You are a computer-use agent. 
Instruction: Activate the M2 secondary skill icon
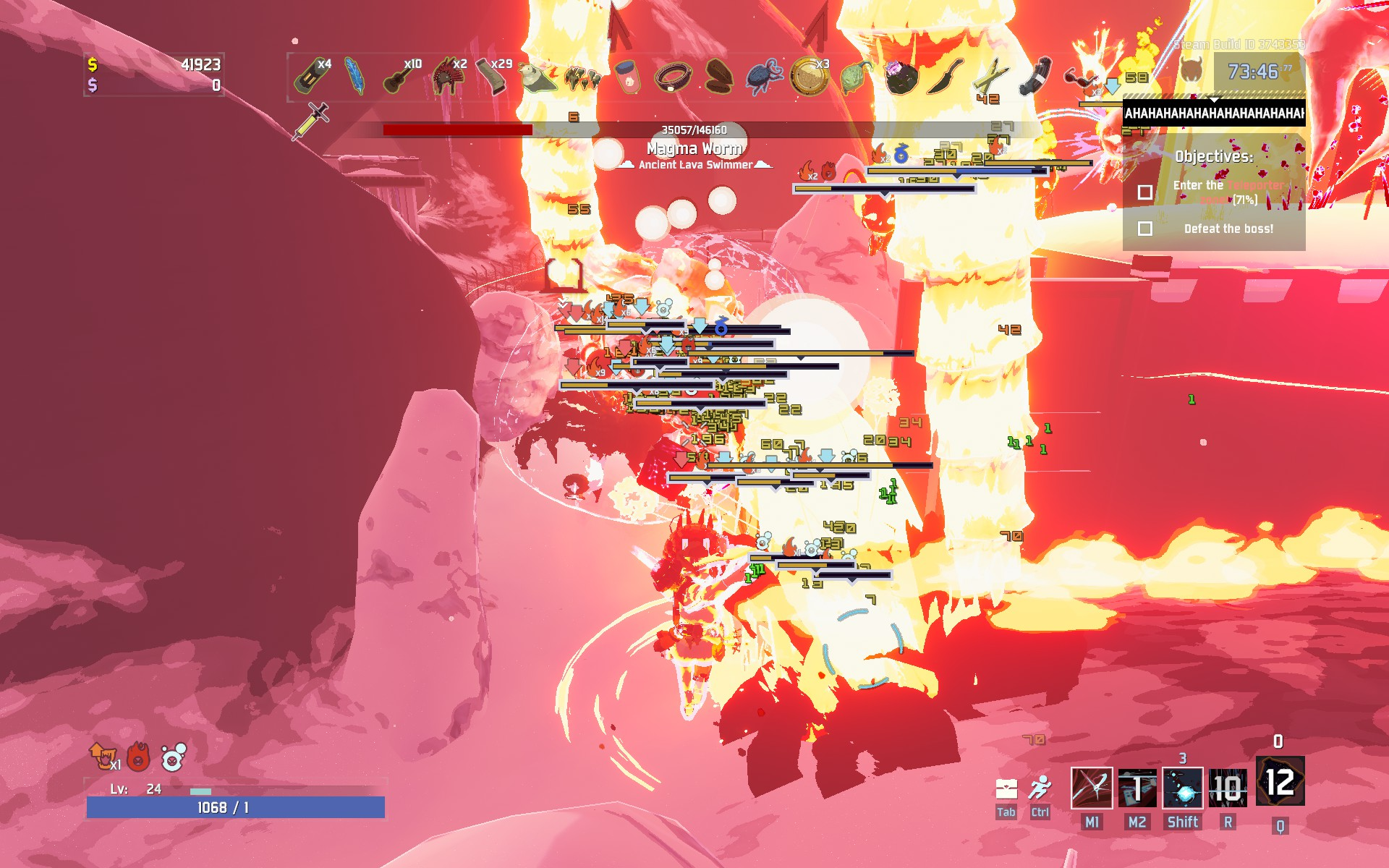point(1137,788)
